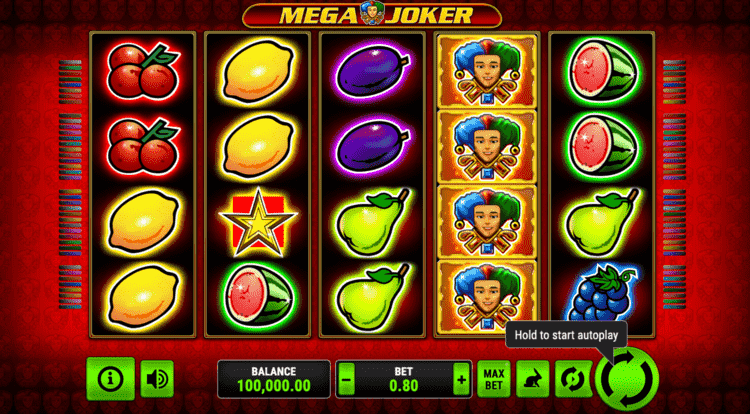Set the wager with MAX BET
This screenshot has height=414, width=750.
(x=492, y=379)
